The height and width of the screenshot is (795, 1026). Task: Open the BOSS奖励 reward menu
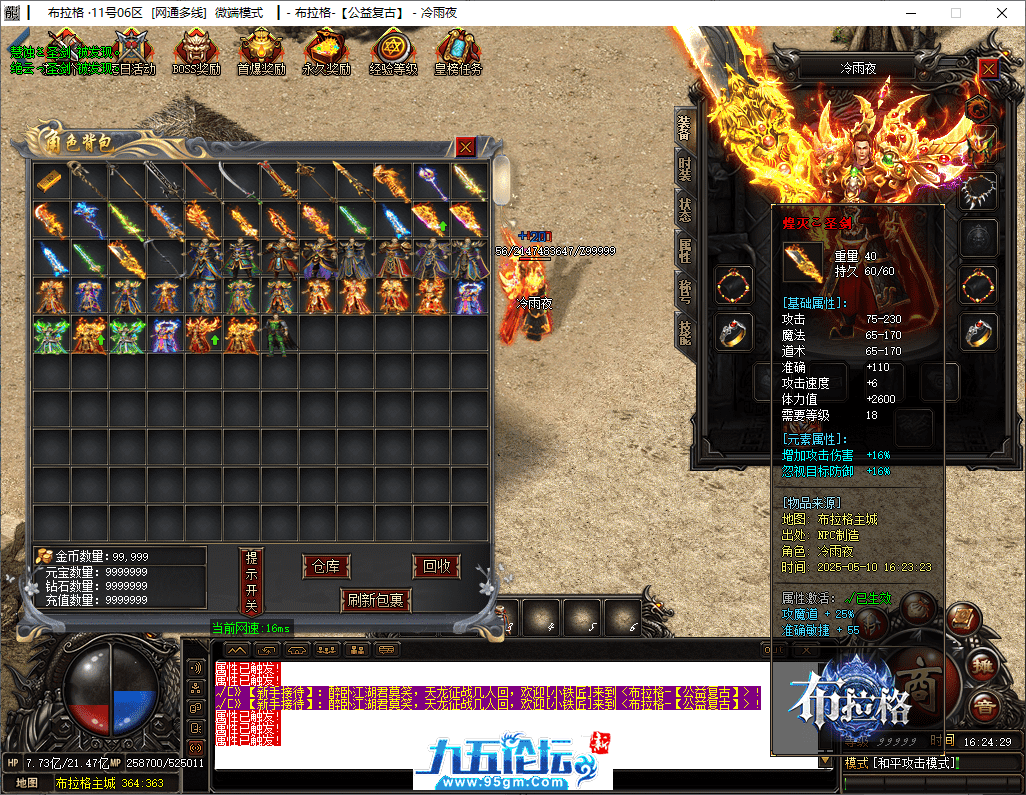click(196, 52)
